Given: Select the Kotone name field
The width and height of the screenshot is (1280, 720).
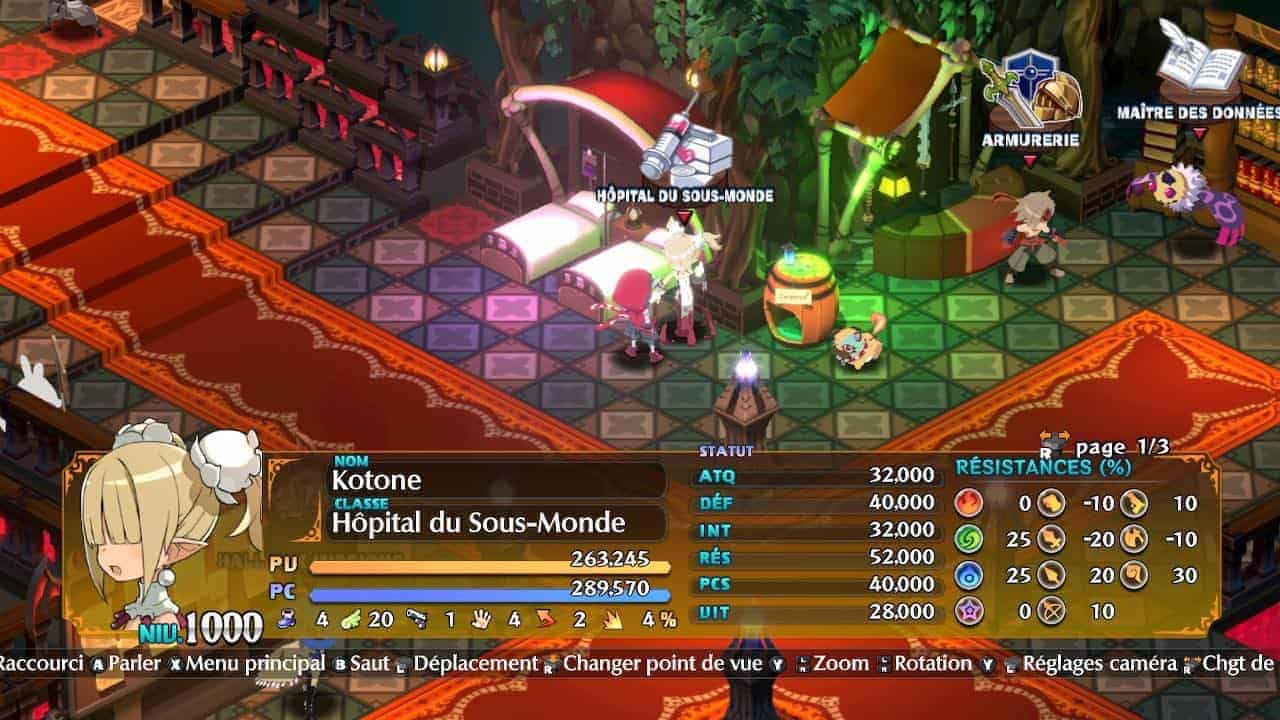Looking at the screenshot, I should click(x=497, y=479).
